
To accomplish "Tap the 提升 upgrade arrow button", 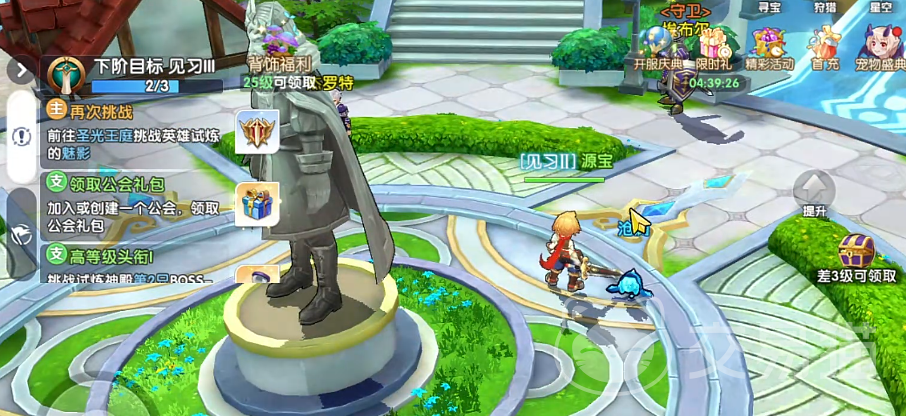I will 815,193.
